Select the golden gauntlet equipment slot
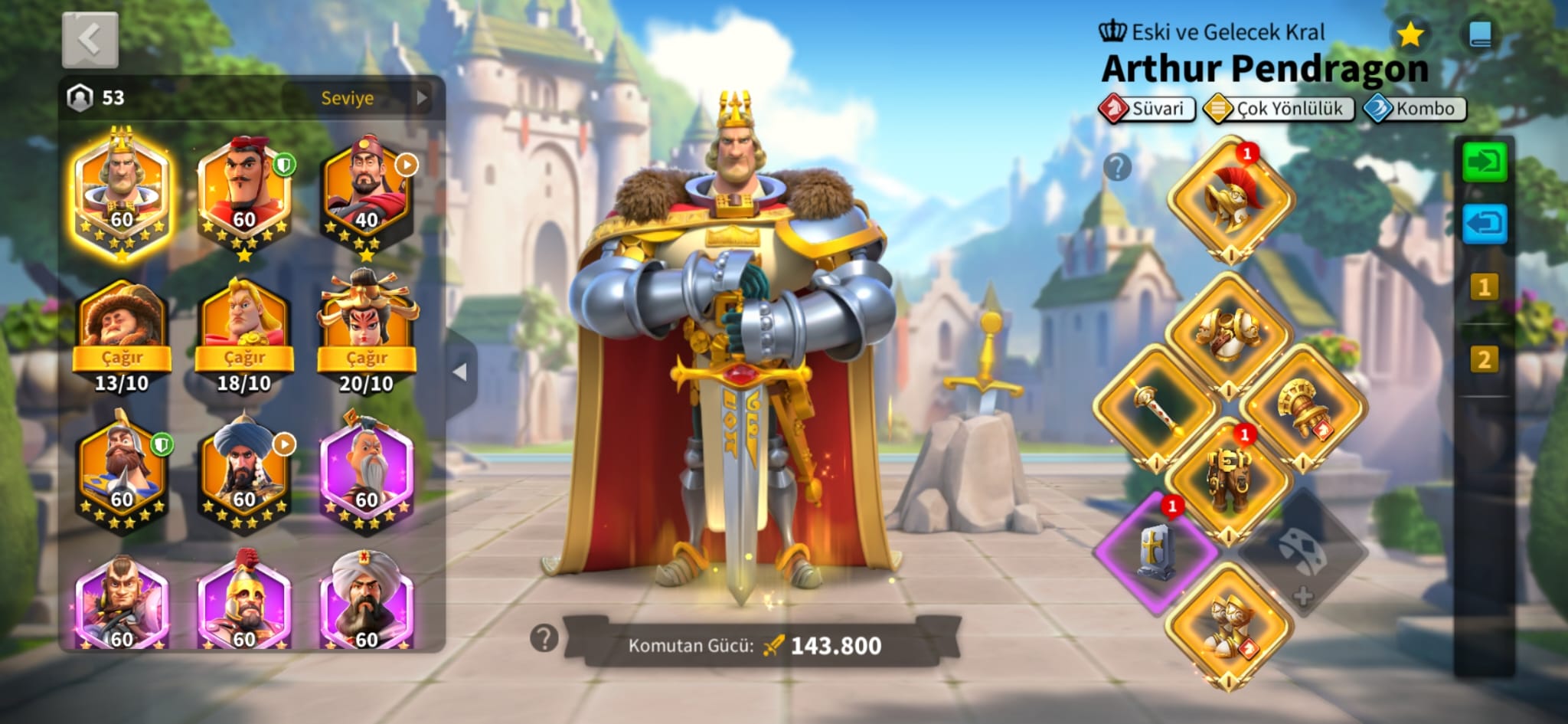The height and width of the screenshot is (724, 1568). point(1303,408)
